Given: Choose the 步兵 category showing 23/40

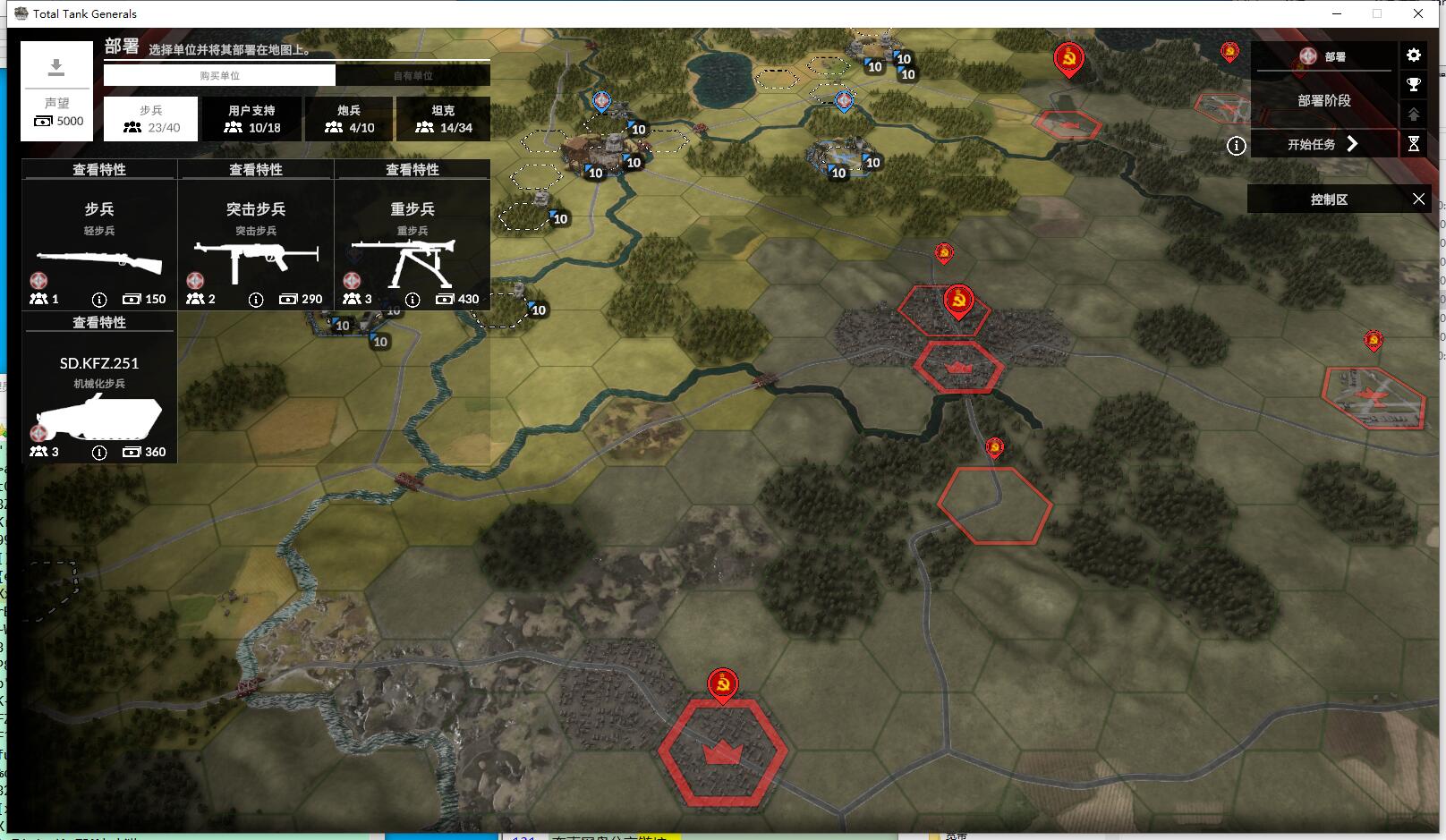Looking at the screenshot, I should [150, 119].
